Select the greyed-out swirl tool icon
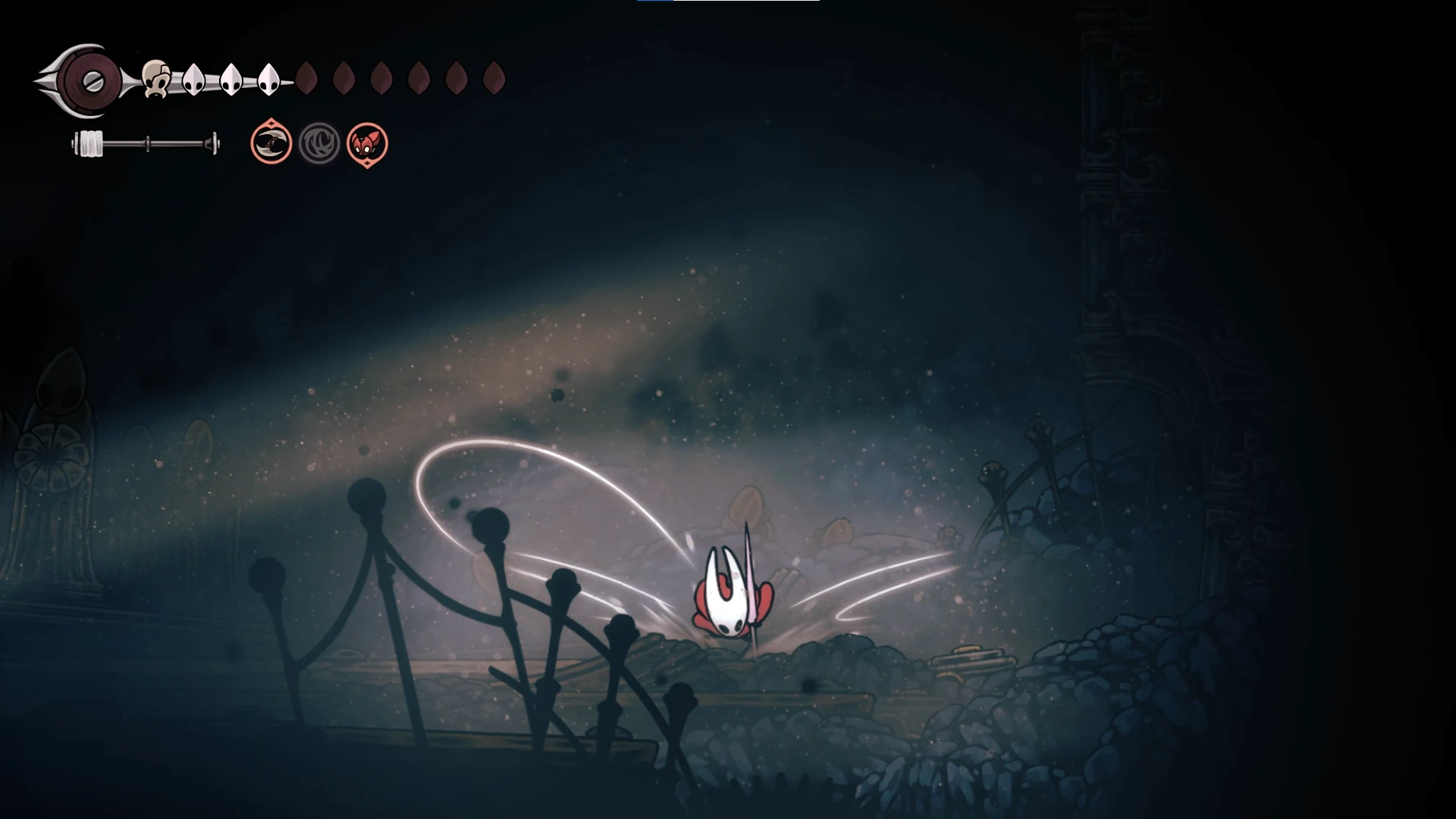Image resolution: width=1456 pixels, height=819 pixels. tap(319, 143)
